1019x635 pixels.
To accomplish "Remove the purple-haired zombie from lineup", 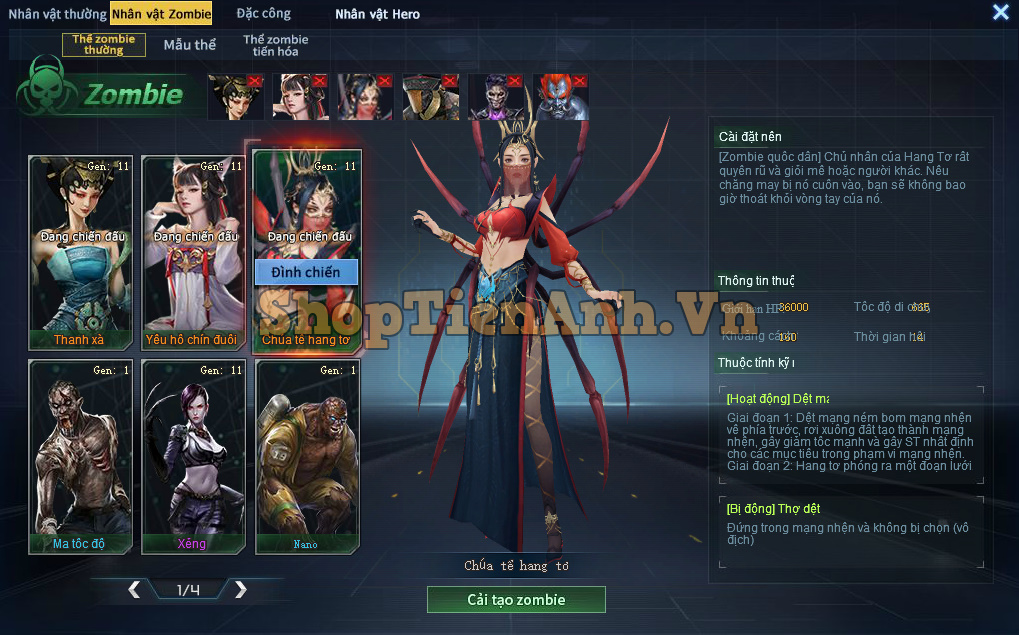I will click(515, 80).
